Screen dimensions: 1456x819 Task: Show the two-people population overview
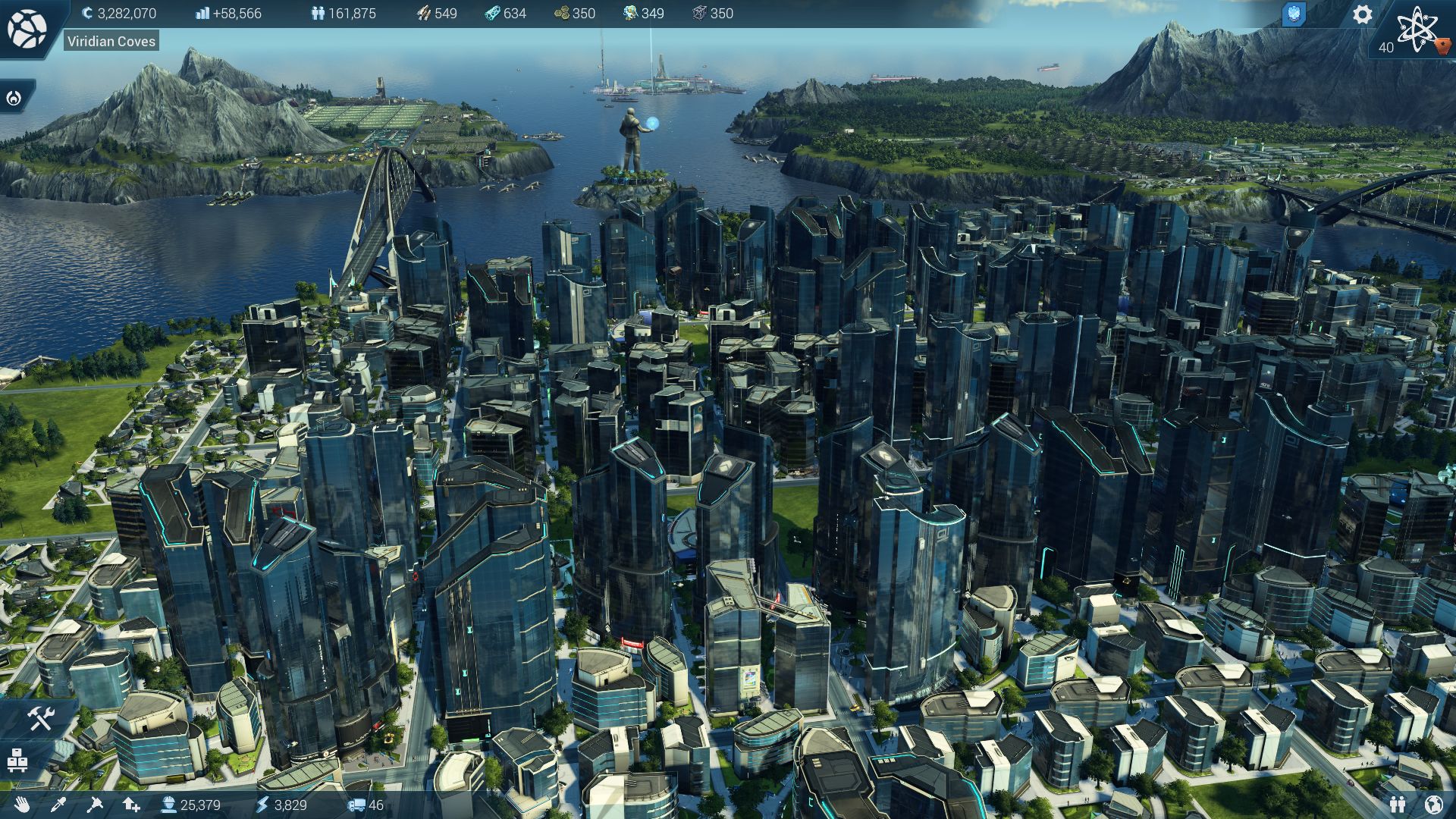1398,805
